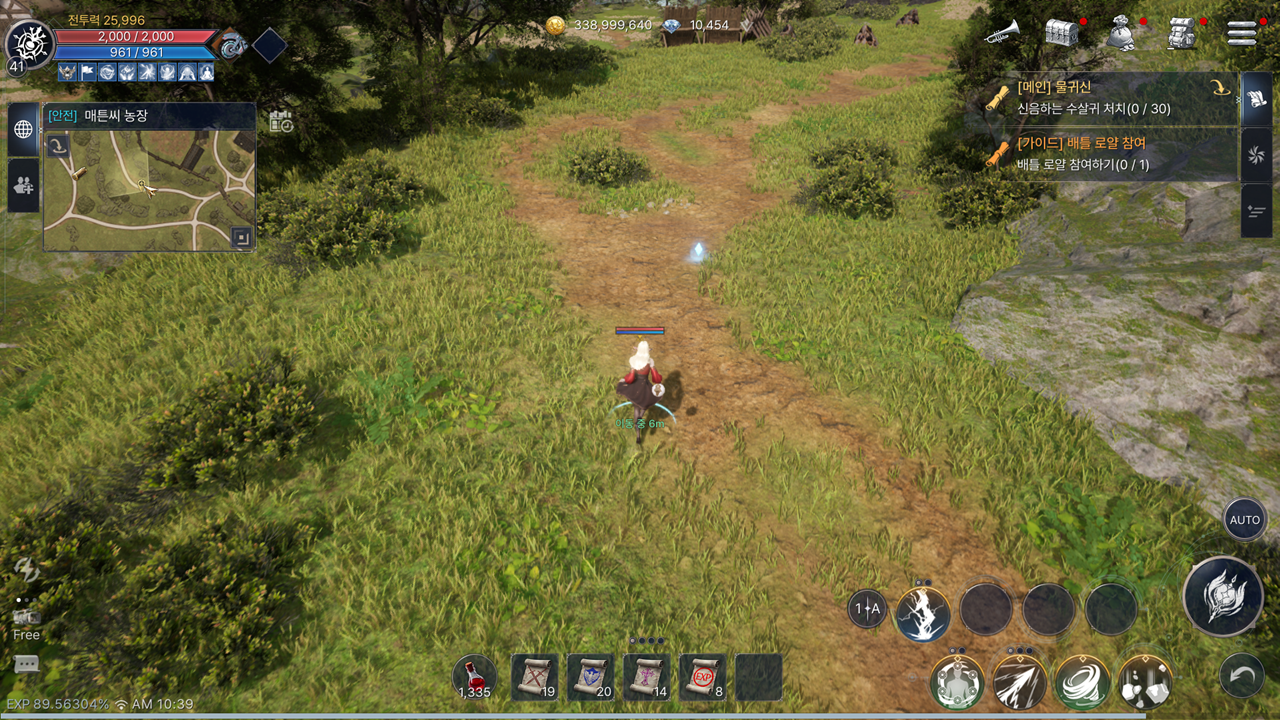Click the money sack icon
The image size is (1280, 720).
[1122, 33]
